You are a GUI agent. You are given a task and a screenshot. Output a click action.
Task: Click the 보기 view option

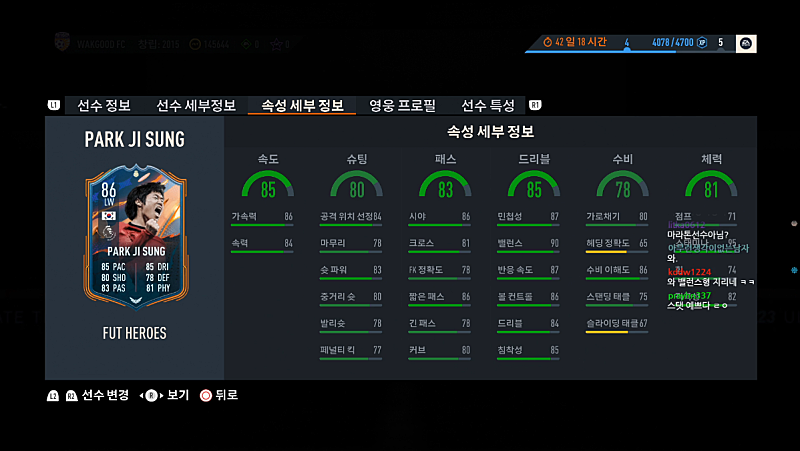[x=177, y=395]
